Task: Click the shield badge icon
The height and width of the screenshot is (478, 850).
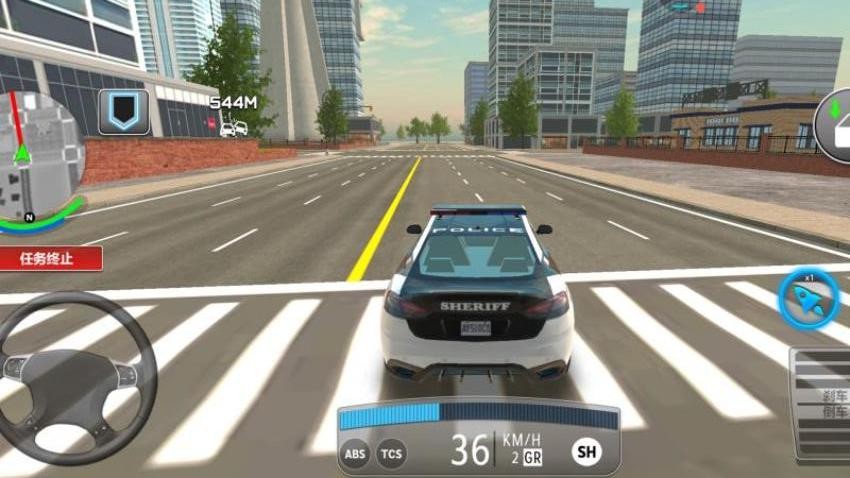Action: (x=124, y=111)
